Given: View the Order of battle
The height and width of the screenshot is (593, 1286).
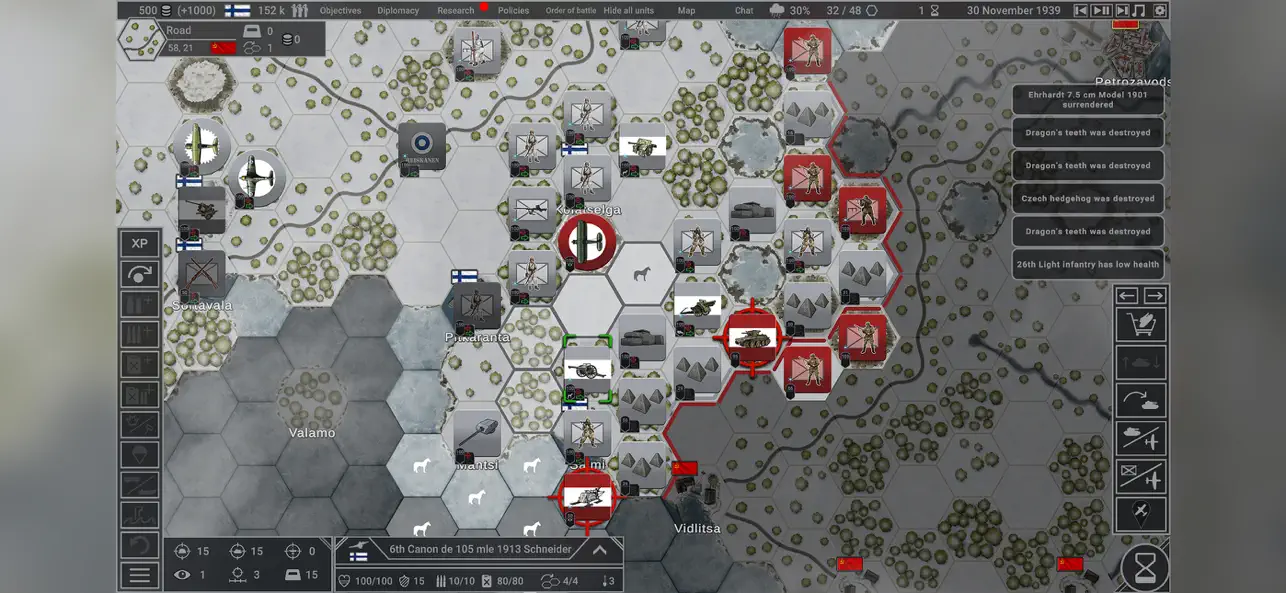Looking at the screenshot, I should point(570,11).
